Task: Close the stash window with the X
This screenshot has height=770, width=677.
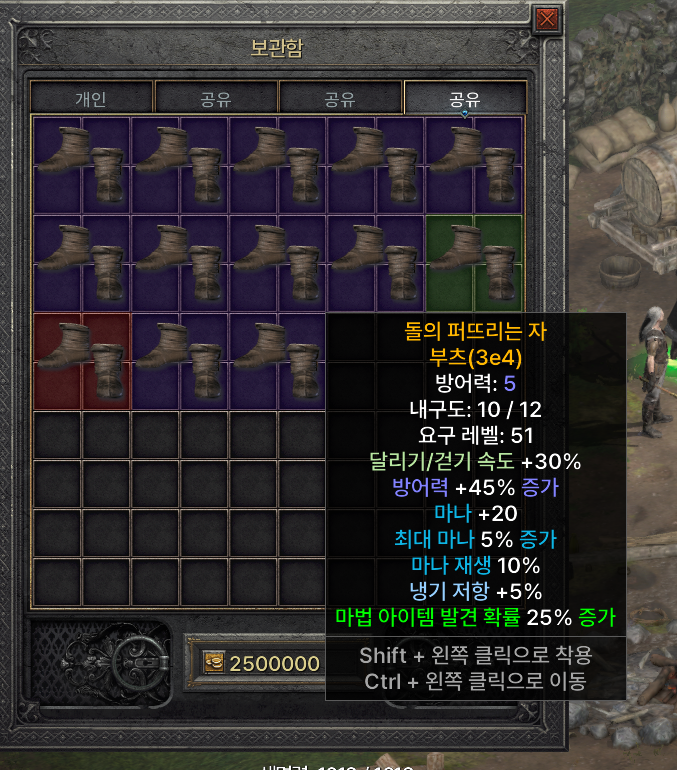Action: (x=547, y=20)
